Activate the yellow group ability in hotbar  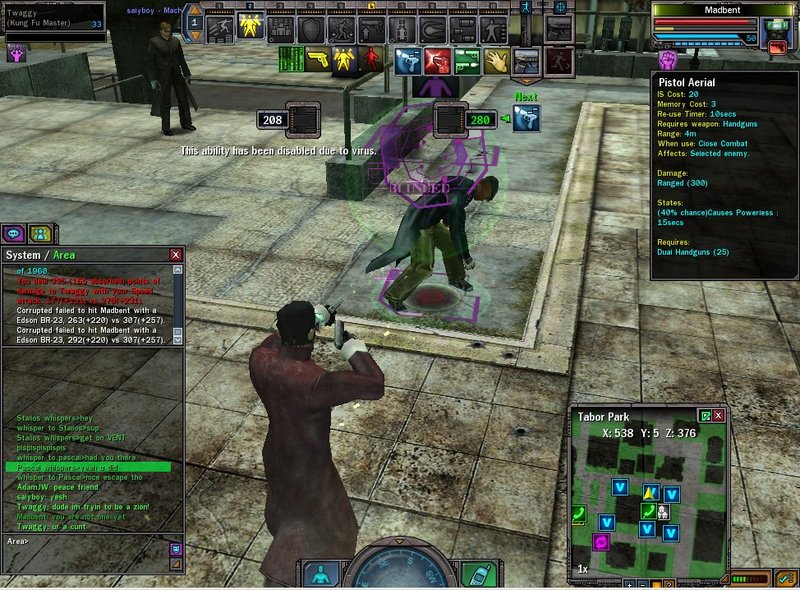(250, 28)
